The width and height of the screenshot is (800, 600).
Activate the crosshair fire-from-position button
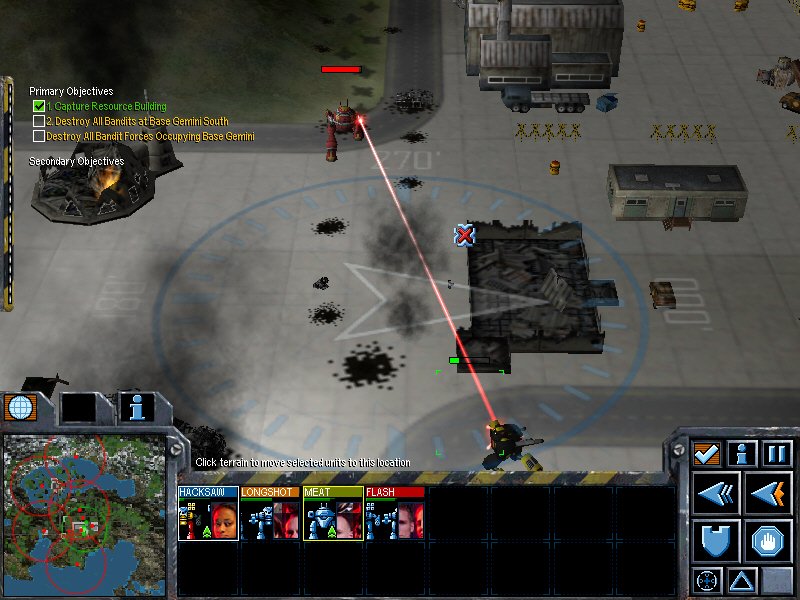tap(707, 580)
